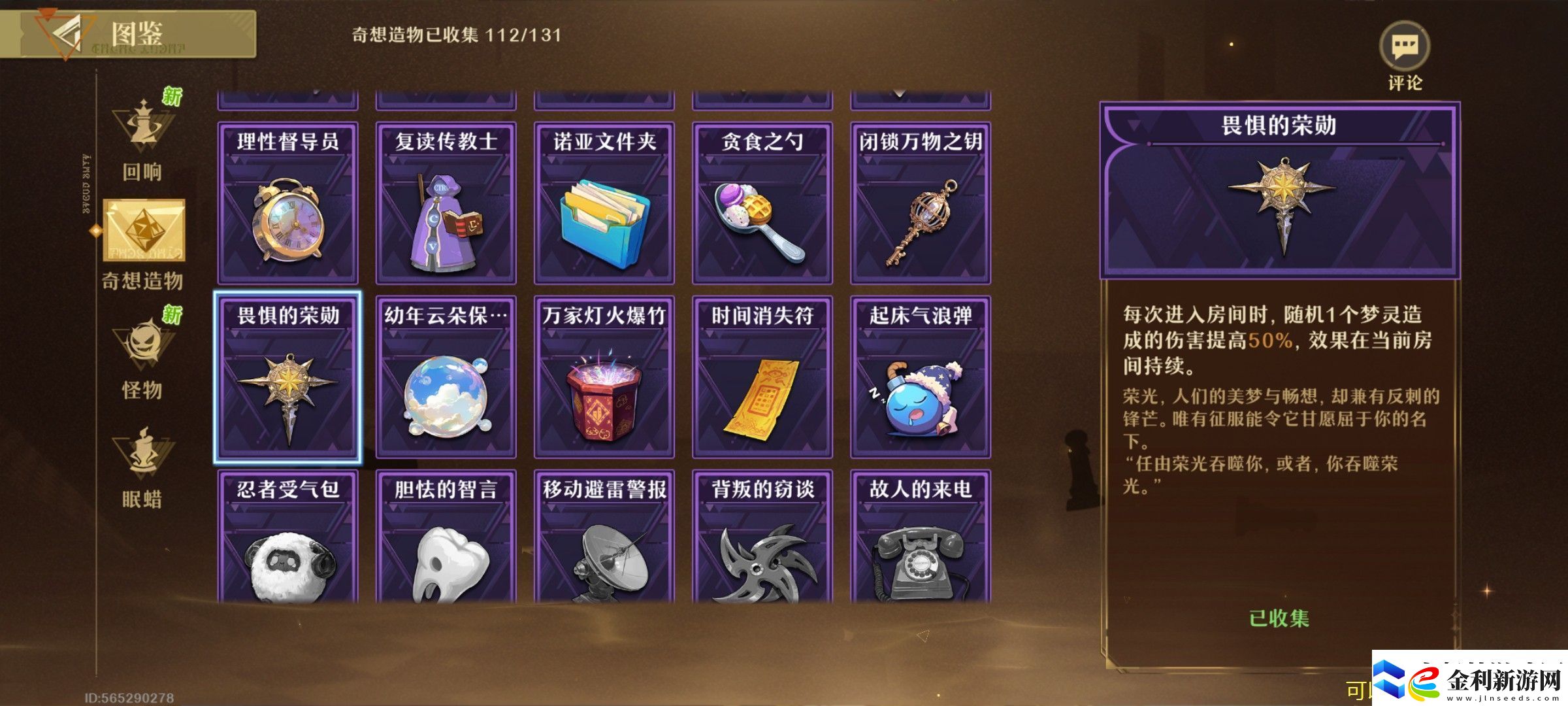Select the 诺亚文件夹 folder card
Screen dimensions: 1568x706
pos(602,203)
